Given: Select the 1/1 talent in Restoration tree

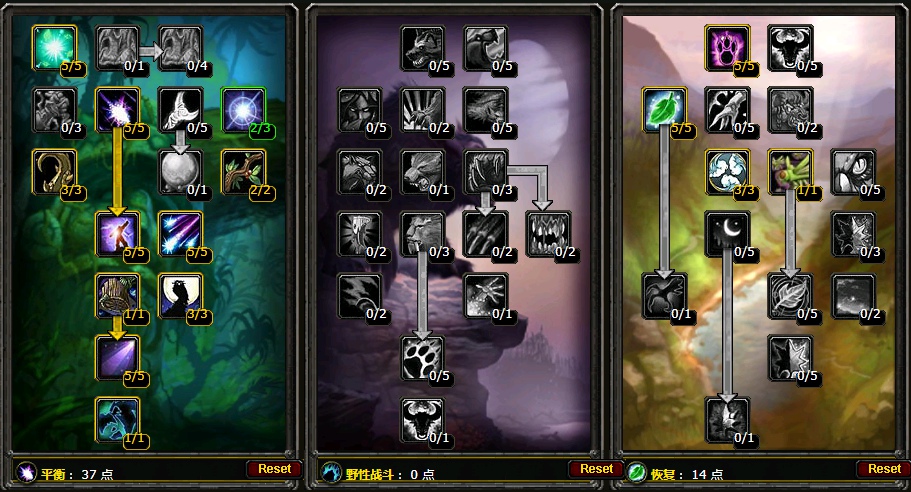Looking at the screenshot, I should click(x=790, y=171).
